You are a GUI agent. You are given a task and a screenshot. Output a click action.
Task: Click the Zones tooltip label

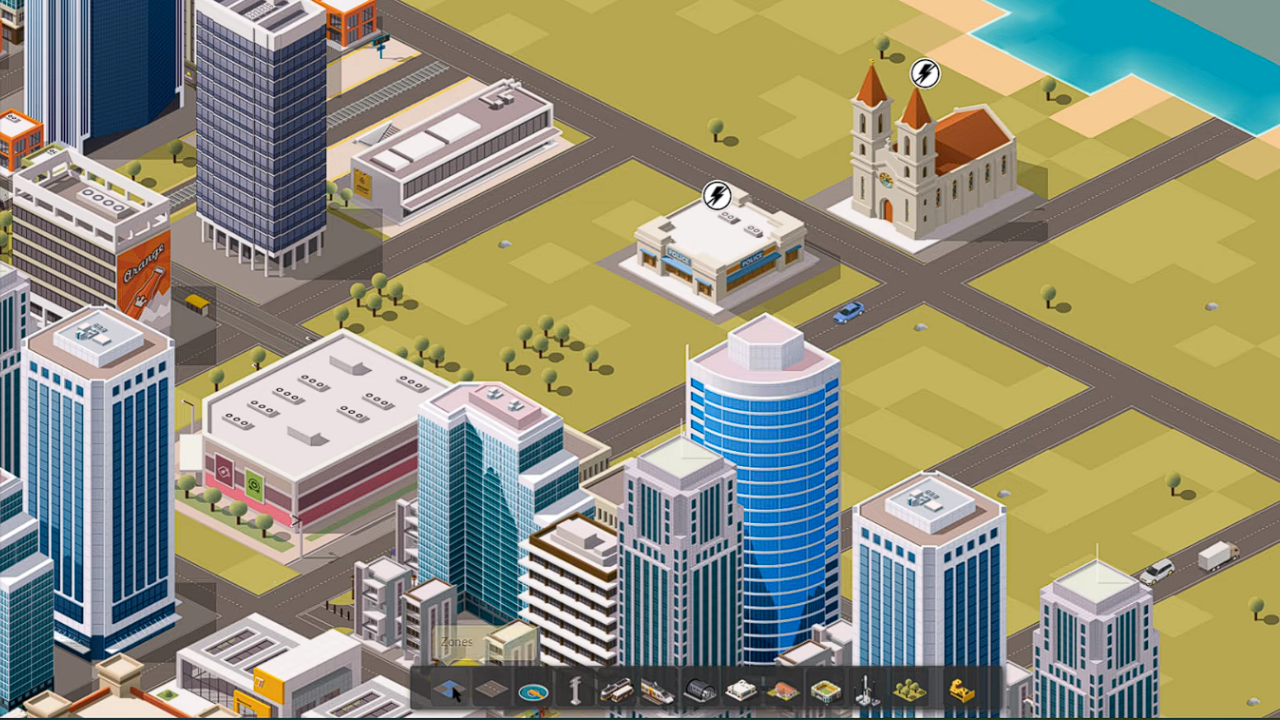pos(456,642)
